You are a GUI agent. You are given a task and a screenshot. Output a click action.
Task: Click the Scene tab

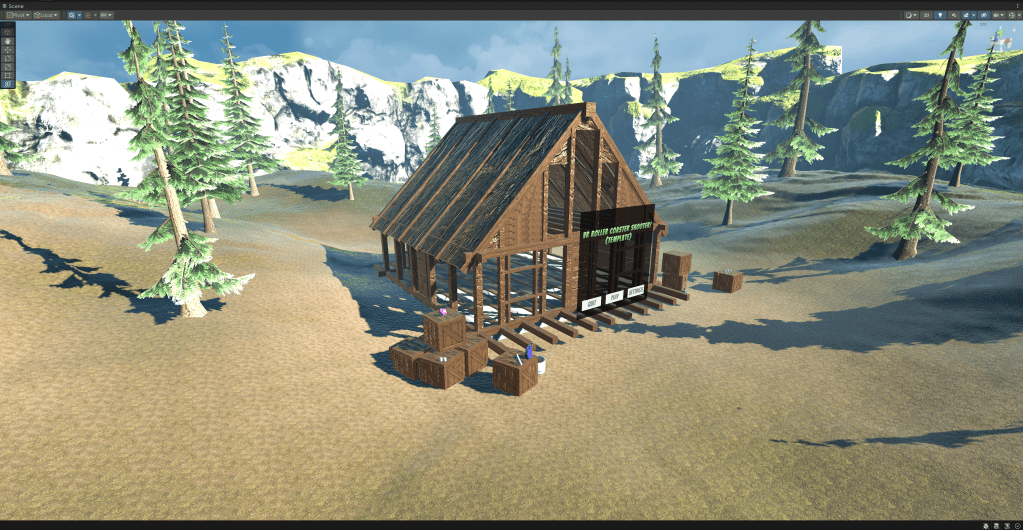coord(14,5)
